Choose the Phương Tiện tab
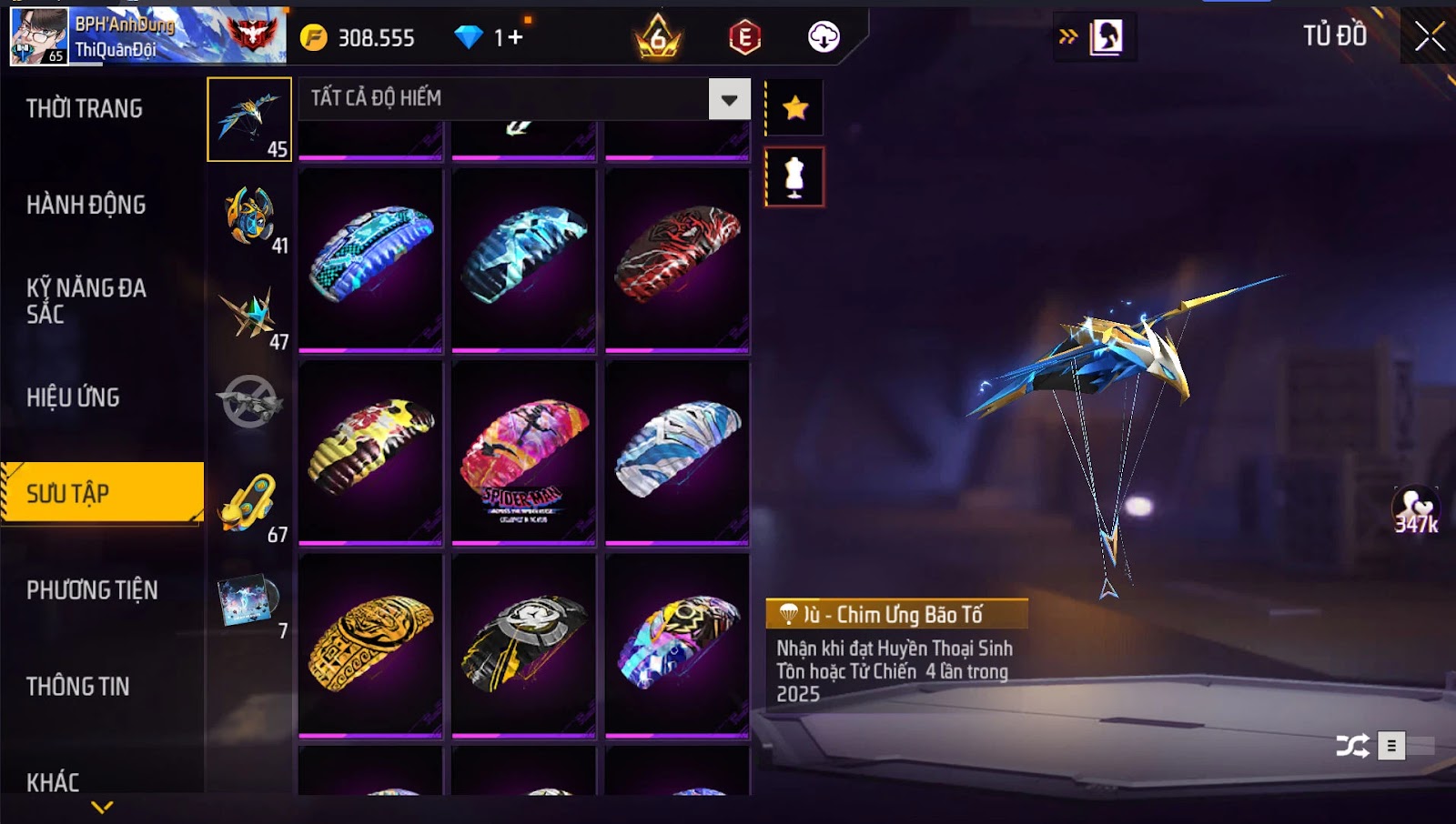 (x=92, y=590)
